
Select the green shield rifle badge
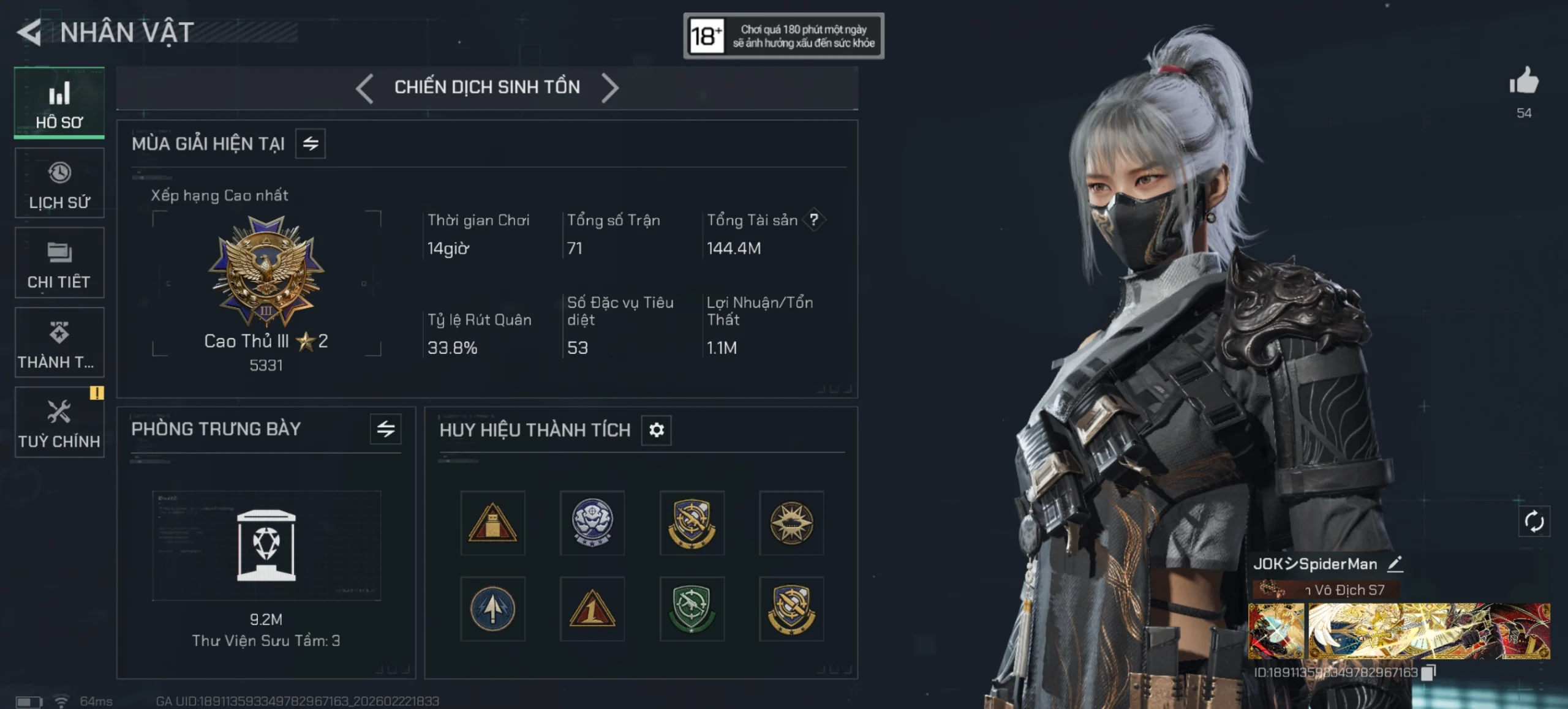[692, 609]
